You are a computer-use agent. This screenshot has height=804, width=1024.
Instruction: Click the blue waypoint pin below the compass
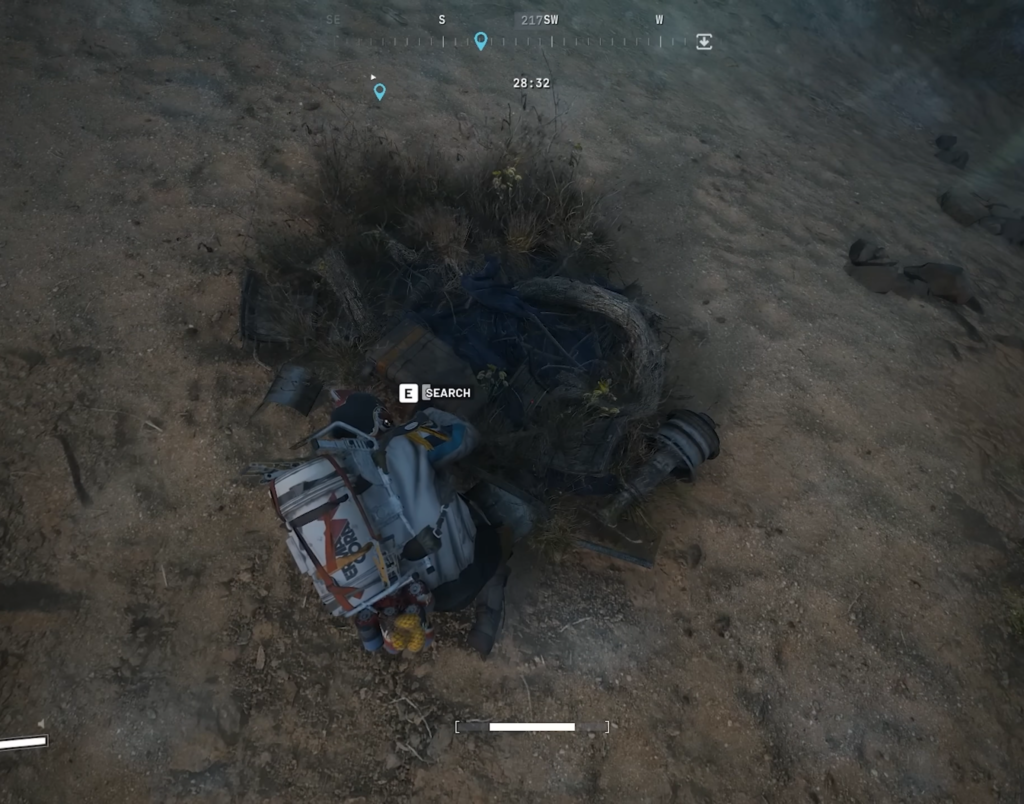[379, 92]
